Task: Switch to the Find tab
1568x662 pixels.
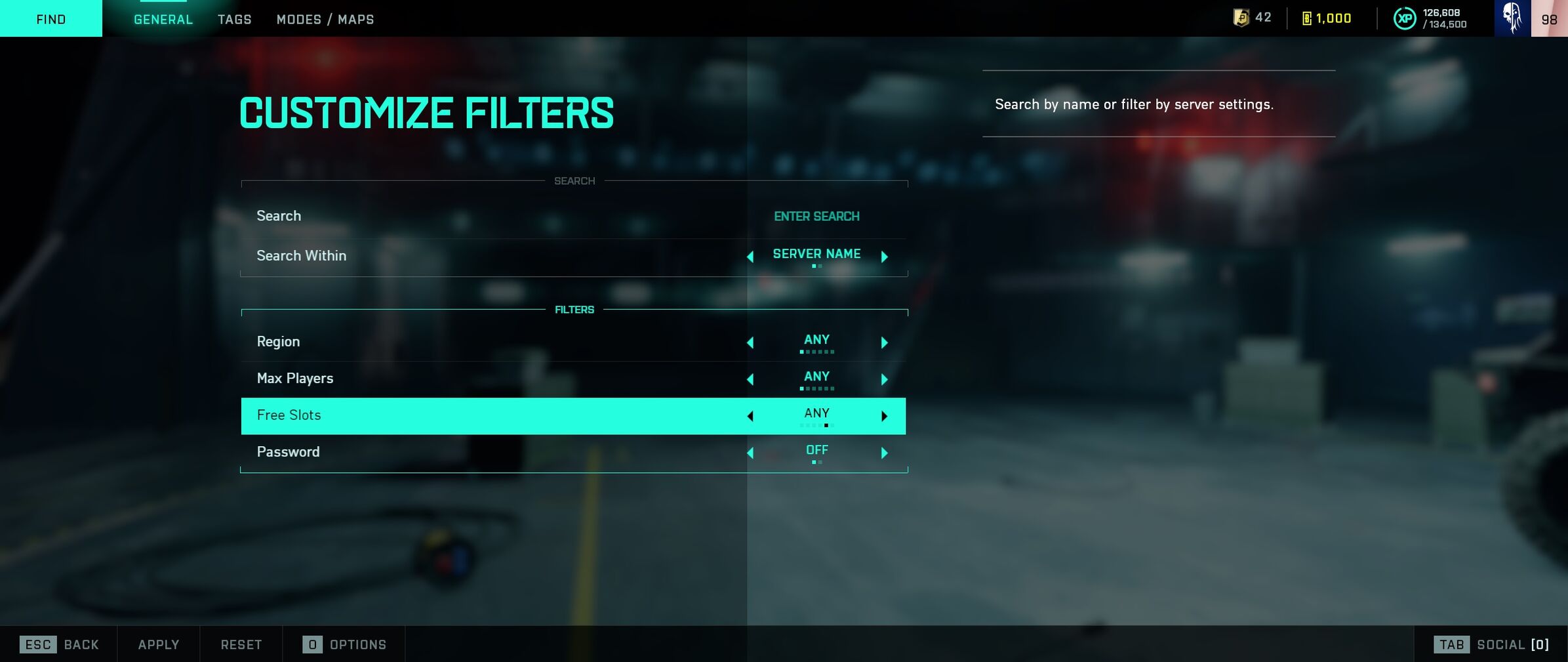Action: pyautogui.click(x=50, y=19)
